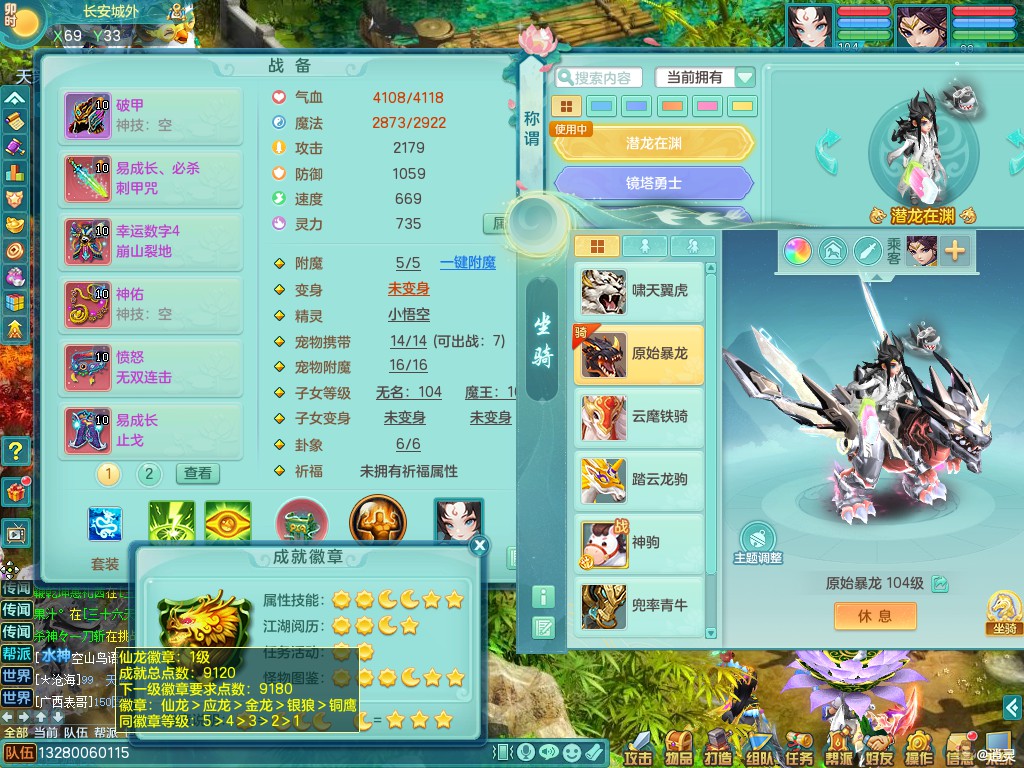The width and height of the screenshot is (1024, 768).
Task: Open the 任务 quest menu
Action: click(799, 747)
